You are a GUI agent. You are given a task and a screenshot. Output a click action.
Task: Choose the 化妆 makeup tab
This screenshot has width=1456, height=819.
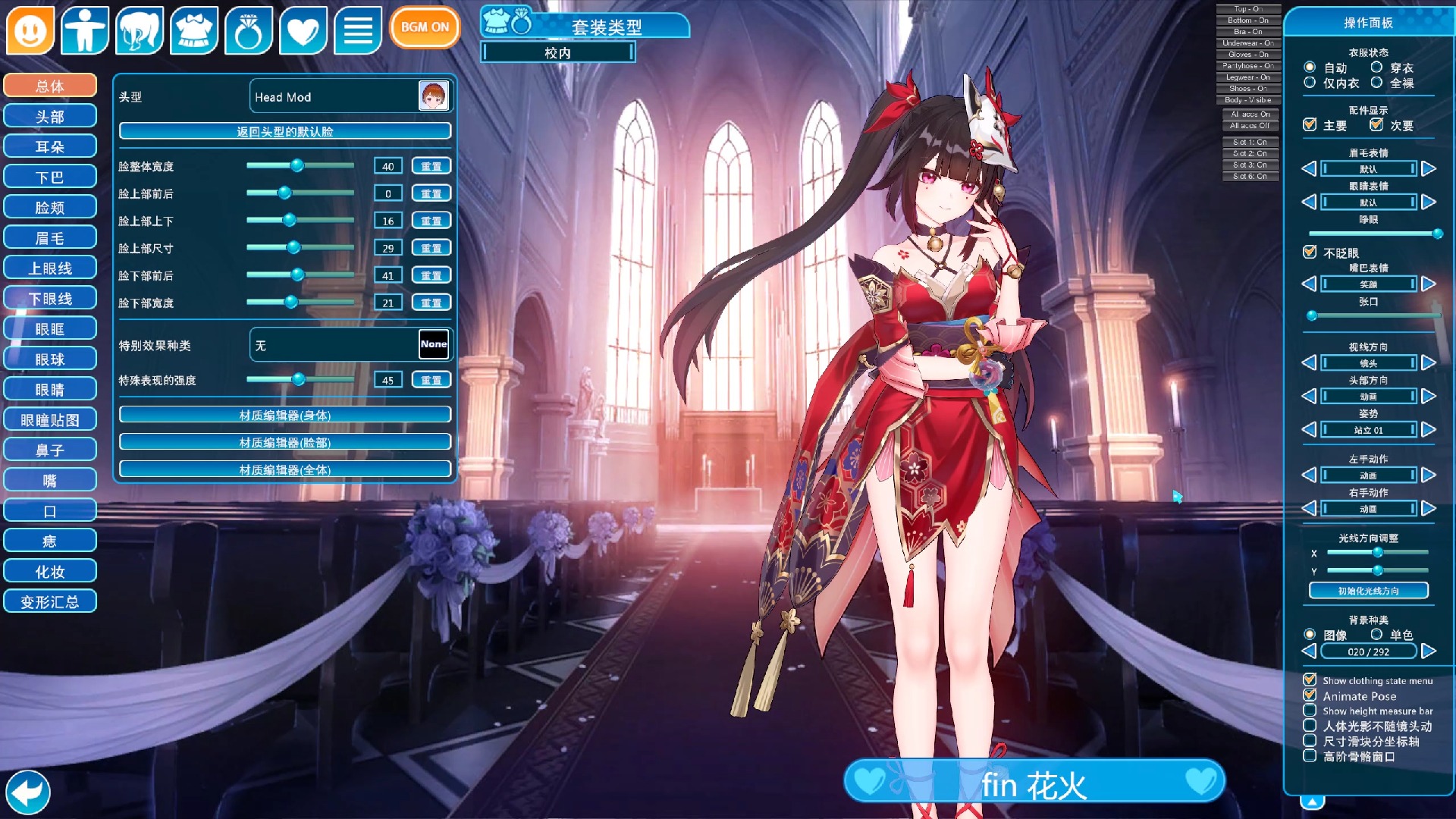pyautogui.click(x=50, y=571)
